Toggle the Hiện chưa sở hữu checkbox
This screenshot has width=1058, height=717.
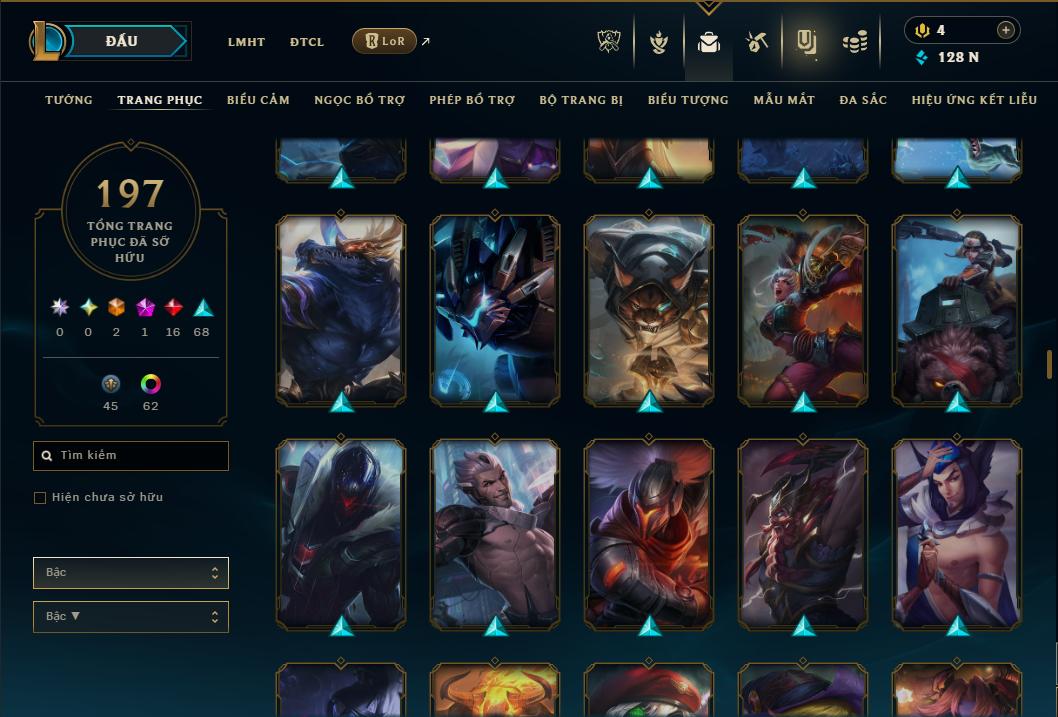tap(40, 498)
